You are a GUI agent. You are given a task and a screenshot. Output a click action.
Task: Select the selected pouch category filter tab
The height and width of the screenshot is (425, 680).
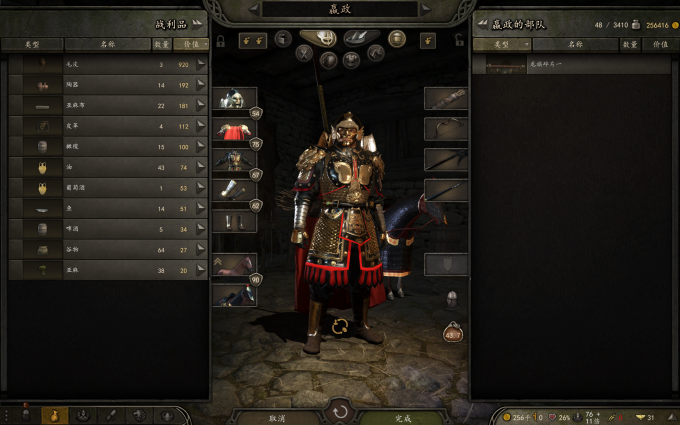(x=53, y=415)
